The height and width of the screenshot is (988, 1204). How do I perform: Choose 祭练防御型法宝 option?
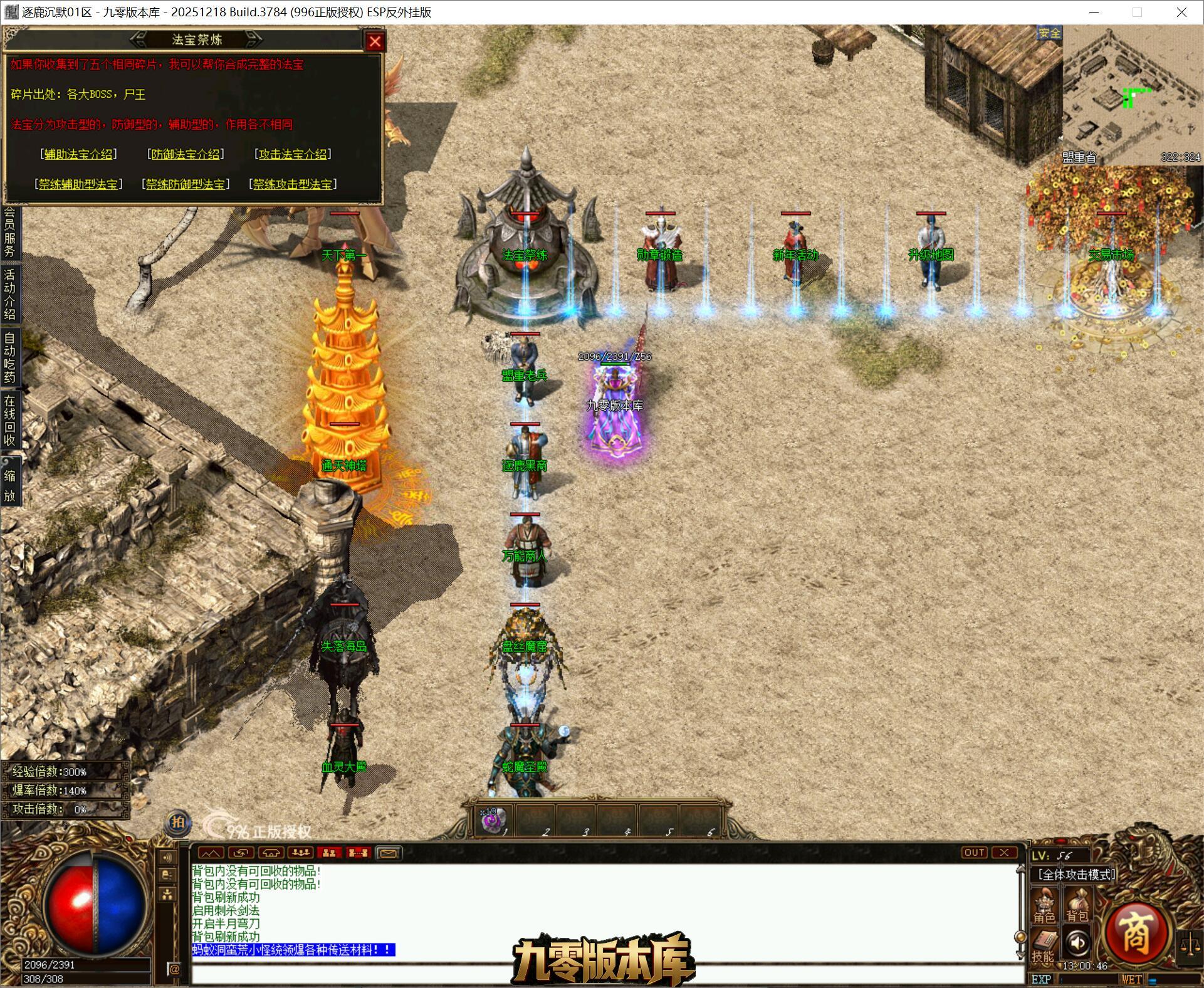click(186, 184)
